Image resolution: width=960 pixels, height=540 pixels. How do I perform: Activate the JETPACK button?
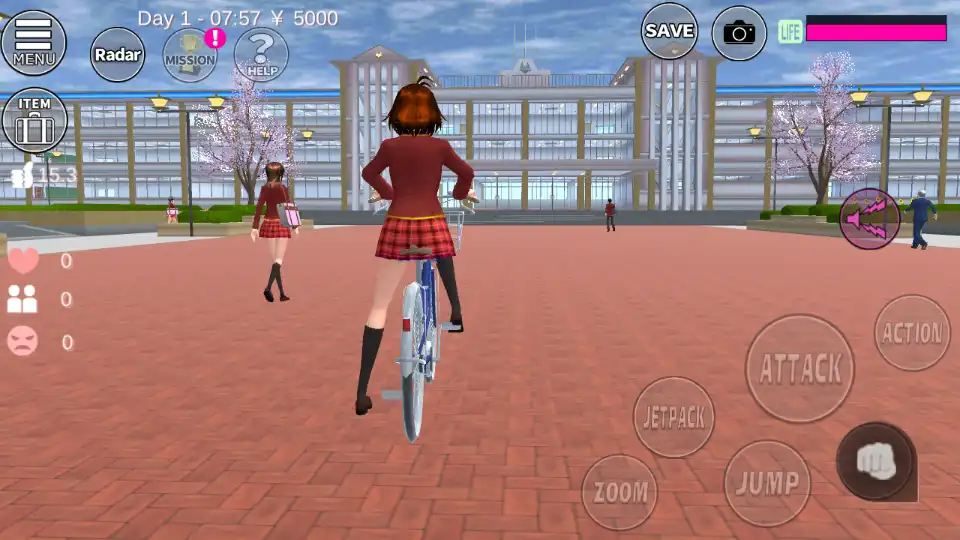click(674, 417)
